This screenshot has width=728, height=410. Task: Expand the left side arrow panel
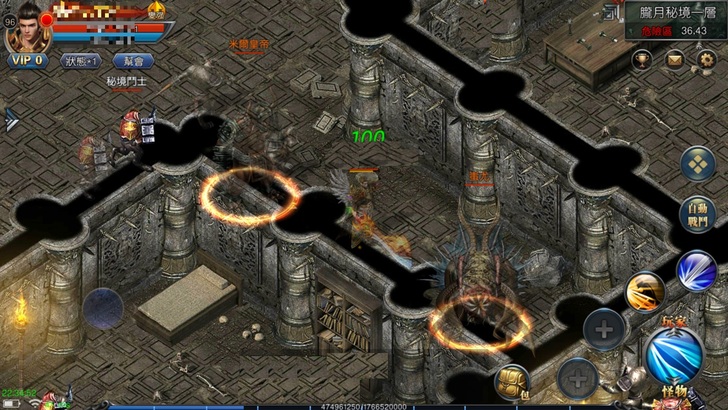coord(11,119)
